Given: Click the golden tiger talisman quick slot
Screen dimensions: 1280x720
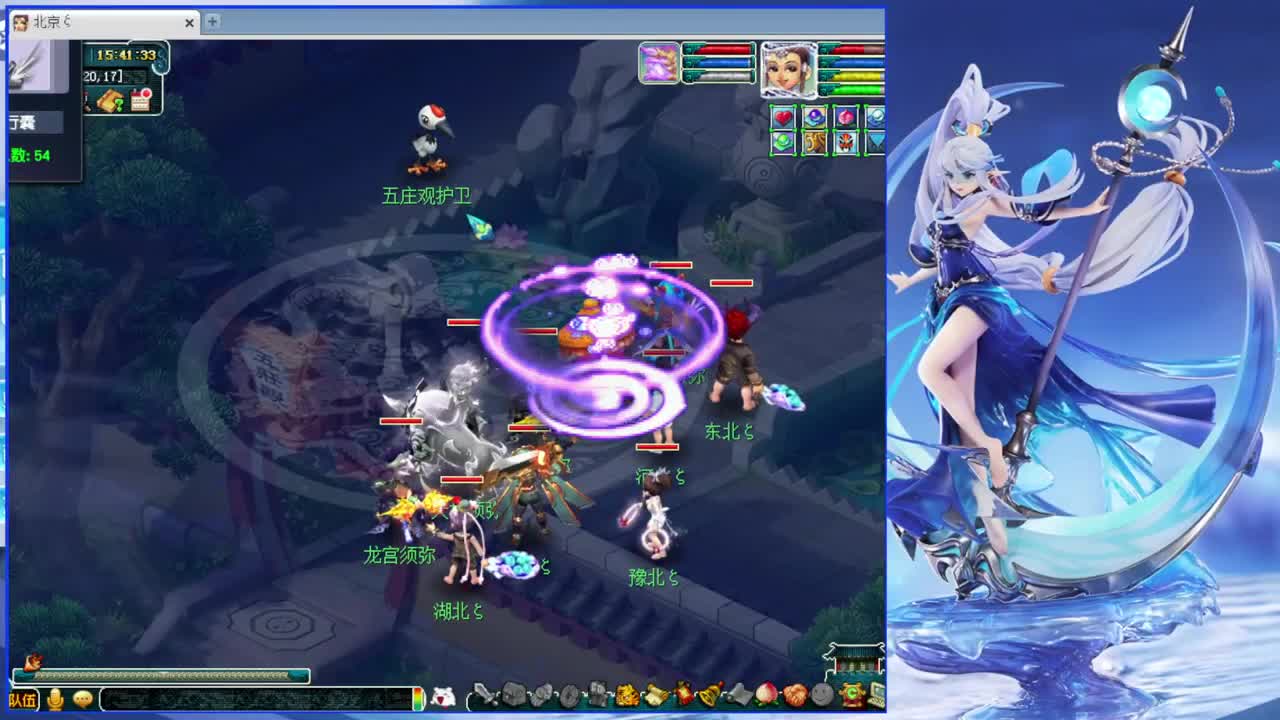Looking at the screenshot, I should point(813,141).
